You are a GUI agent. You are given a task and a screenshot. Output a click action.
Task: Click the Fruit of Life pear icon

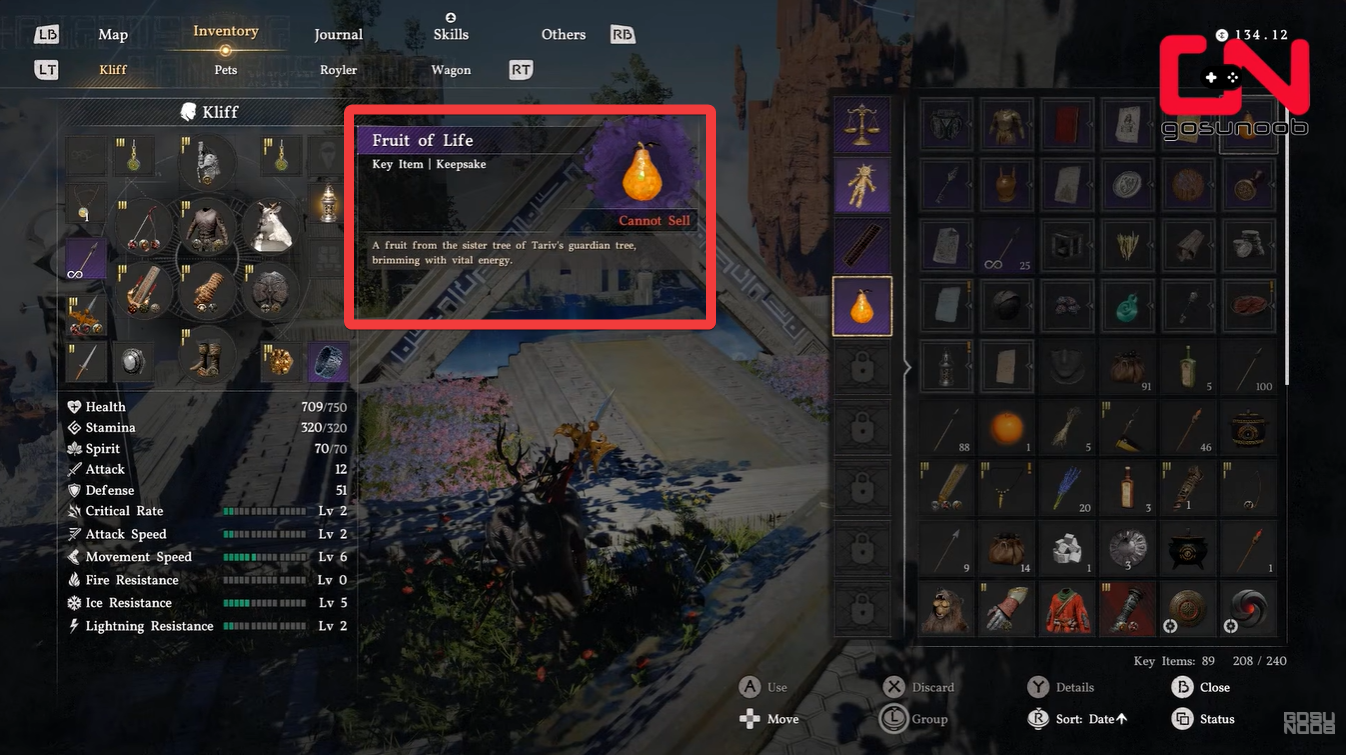tap(862, 307)
